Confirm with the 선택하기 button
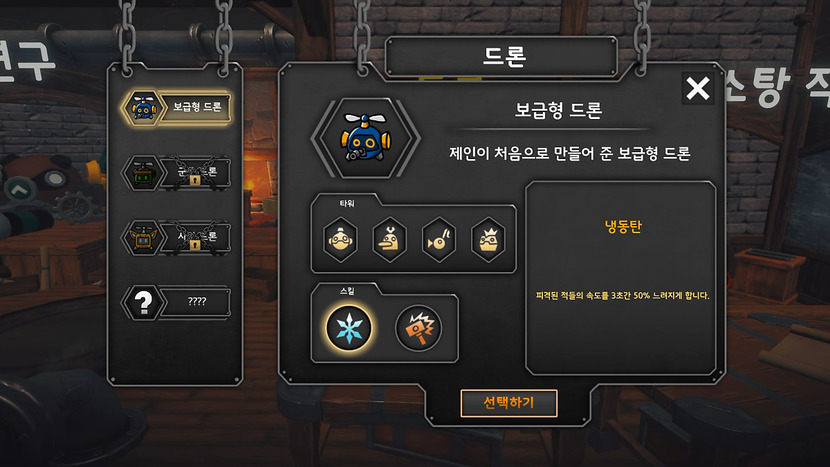The height and width of the screenshot is (467, 830). 508,403
